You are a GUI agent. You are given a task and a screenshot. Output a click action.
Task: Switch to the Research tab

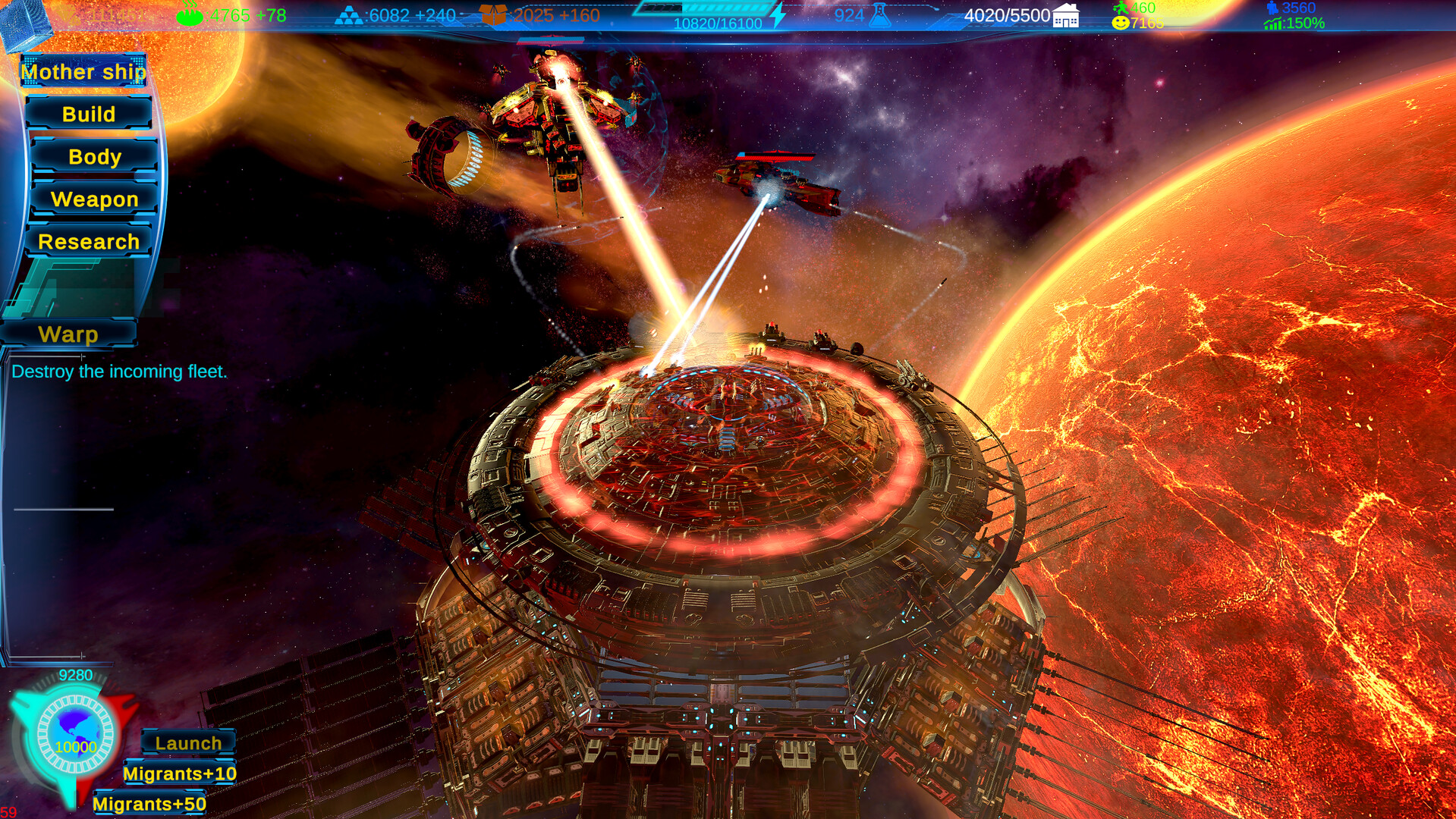click(x=89, y=242)
